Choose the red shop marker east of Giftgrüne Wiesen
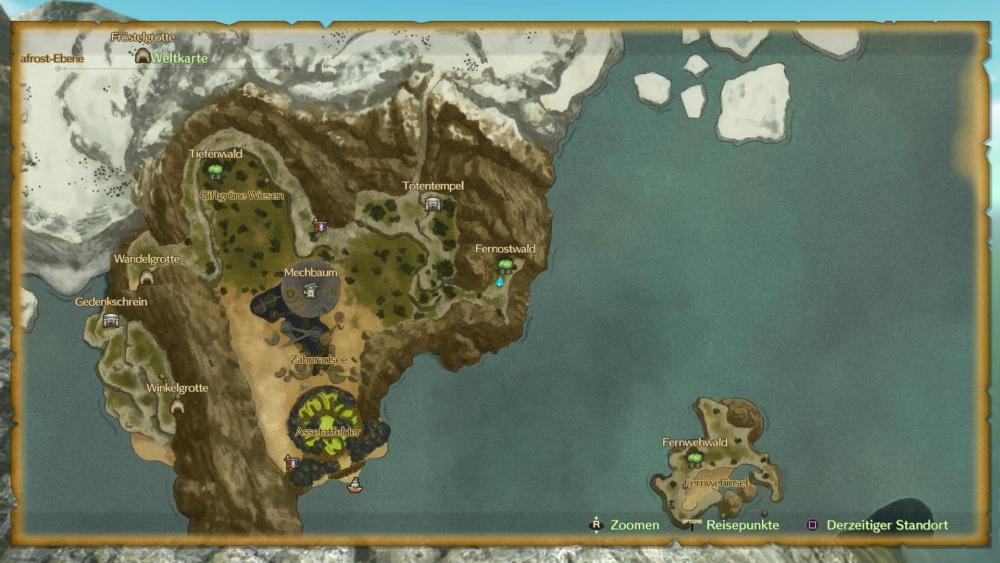1000x563 pixels. click(320, 226)
